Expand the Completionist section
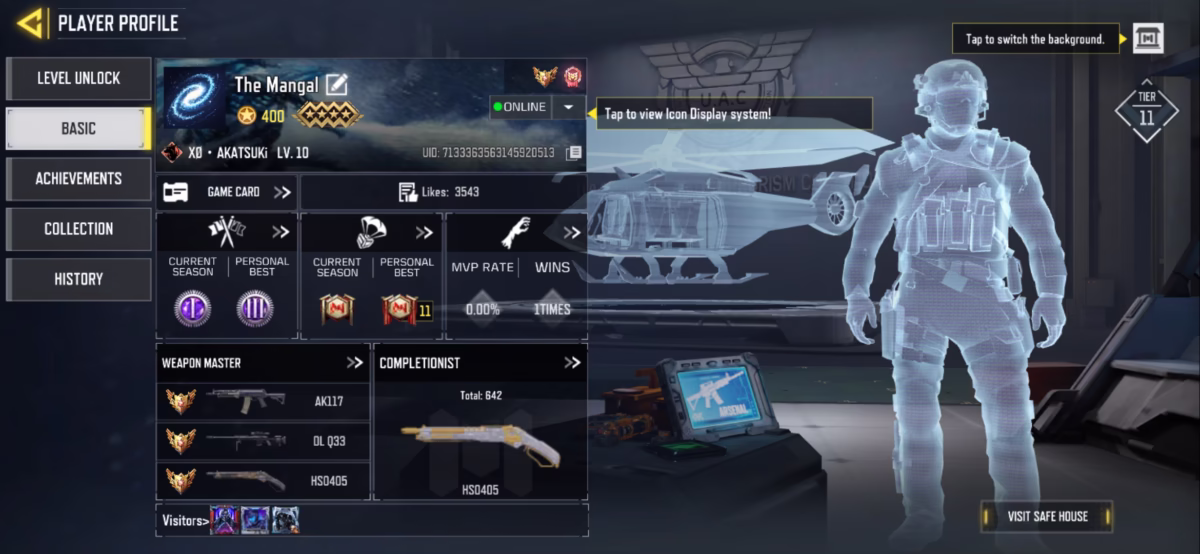 click(571, 363)
